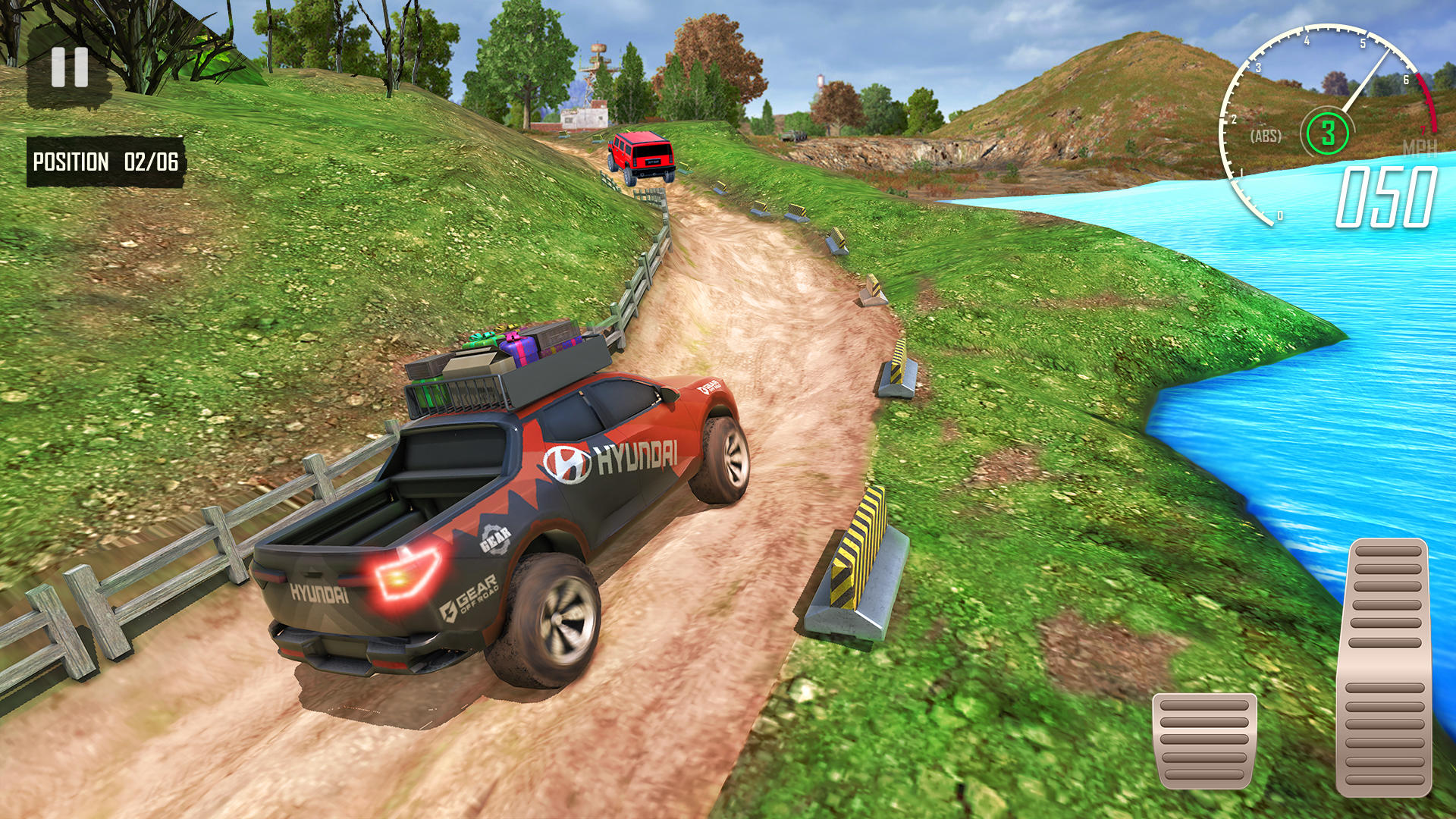Toggle the ABS indicator on the gauge
1456x819 pixels.
[x=1266, y=136]
